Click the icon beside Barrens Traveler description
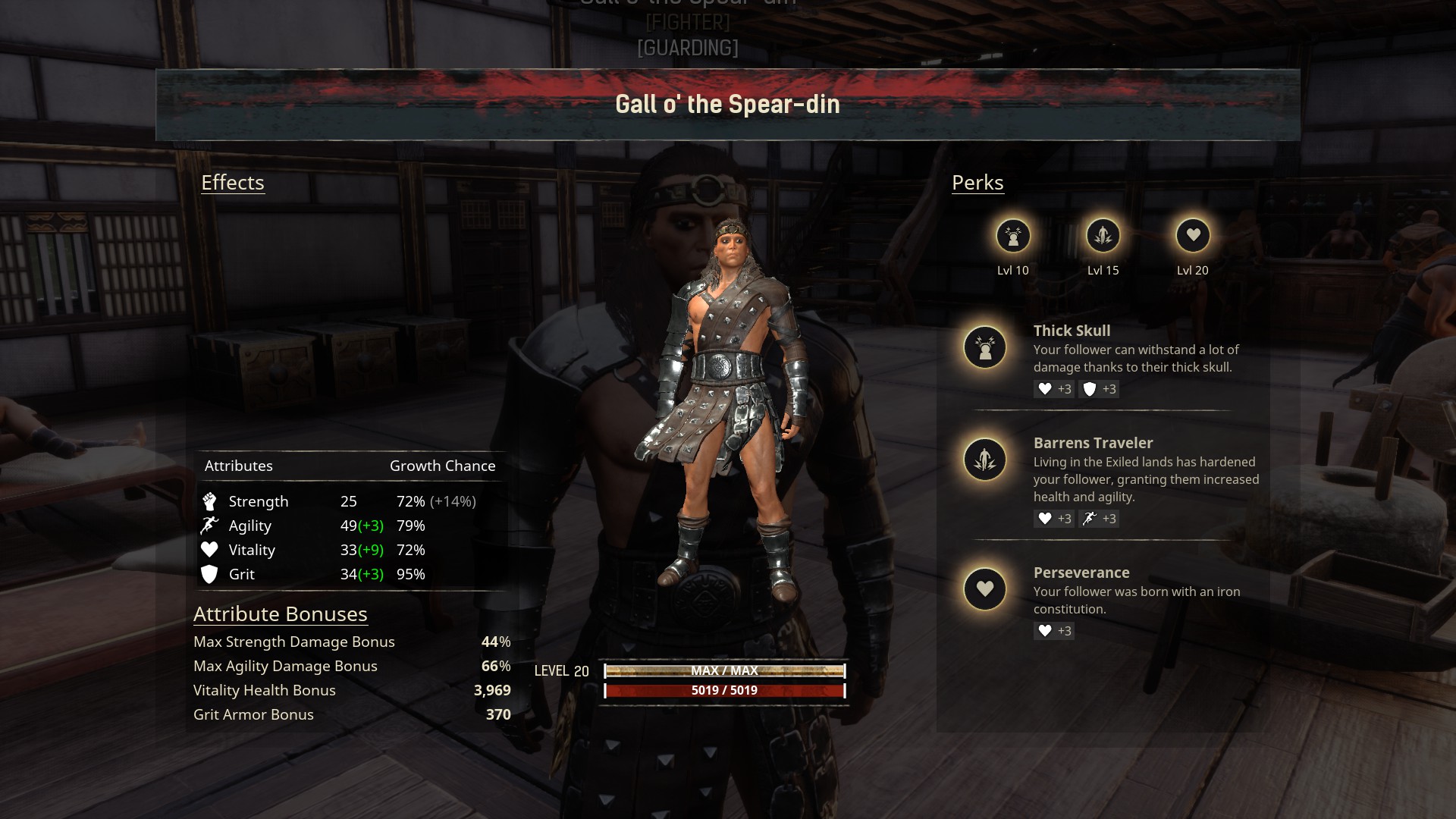Screen dimensions: 1456x819 coord(985,460)
